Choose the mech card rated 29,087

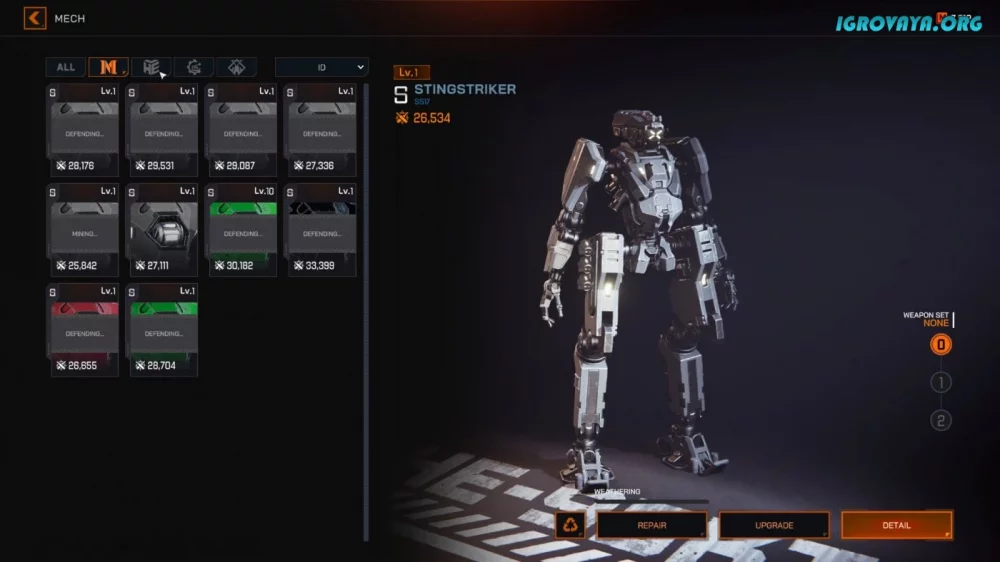click(x=243, y=130)
